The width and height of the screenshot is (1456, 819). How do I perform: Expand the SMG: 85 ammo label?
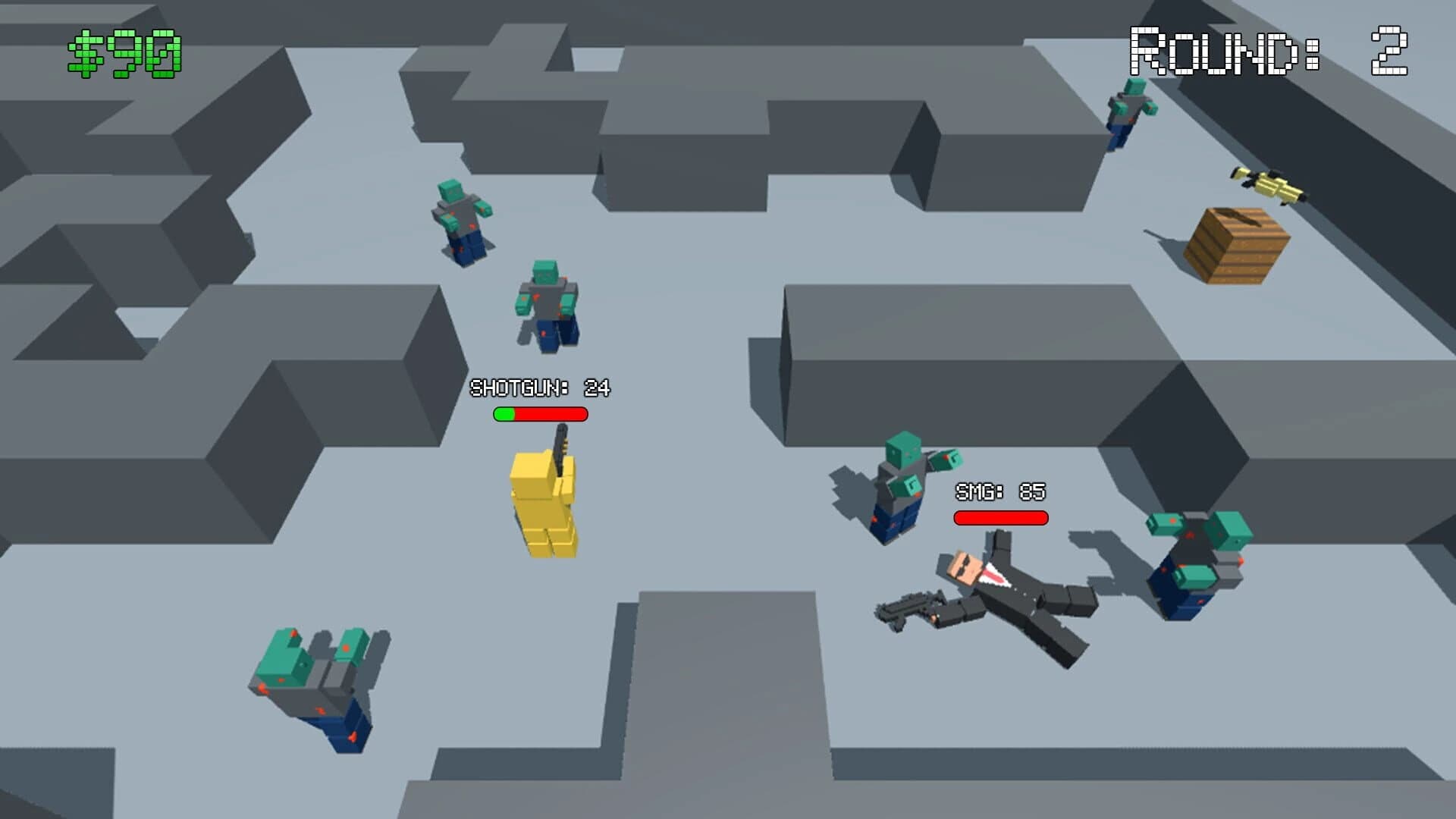(999, 491)
